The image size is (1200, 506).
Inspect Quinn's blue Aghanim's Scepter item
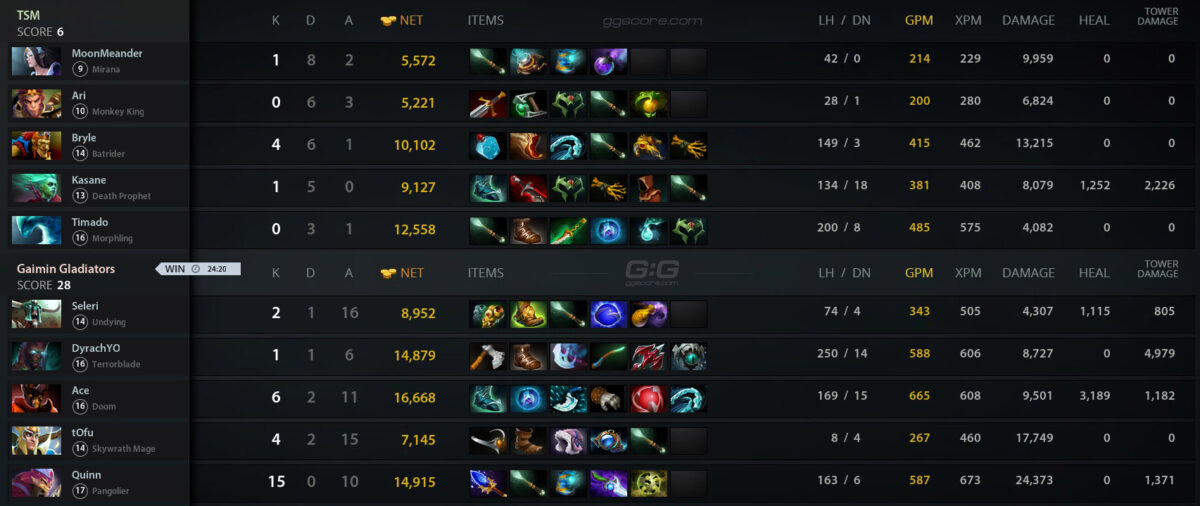[x=488, y=483]
